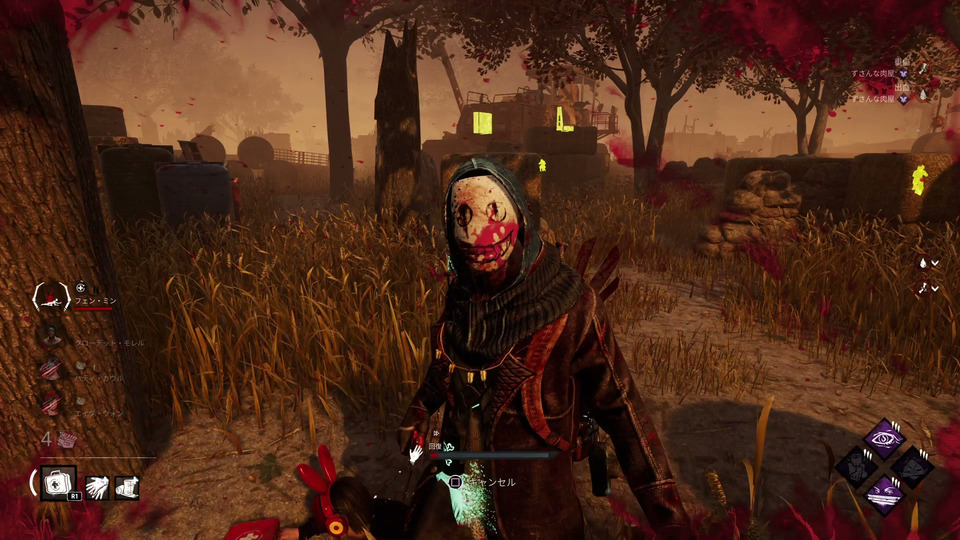
Task: Activate the purple single-eye perk icon
Action: coord(884,439)
